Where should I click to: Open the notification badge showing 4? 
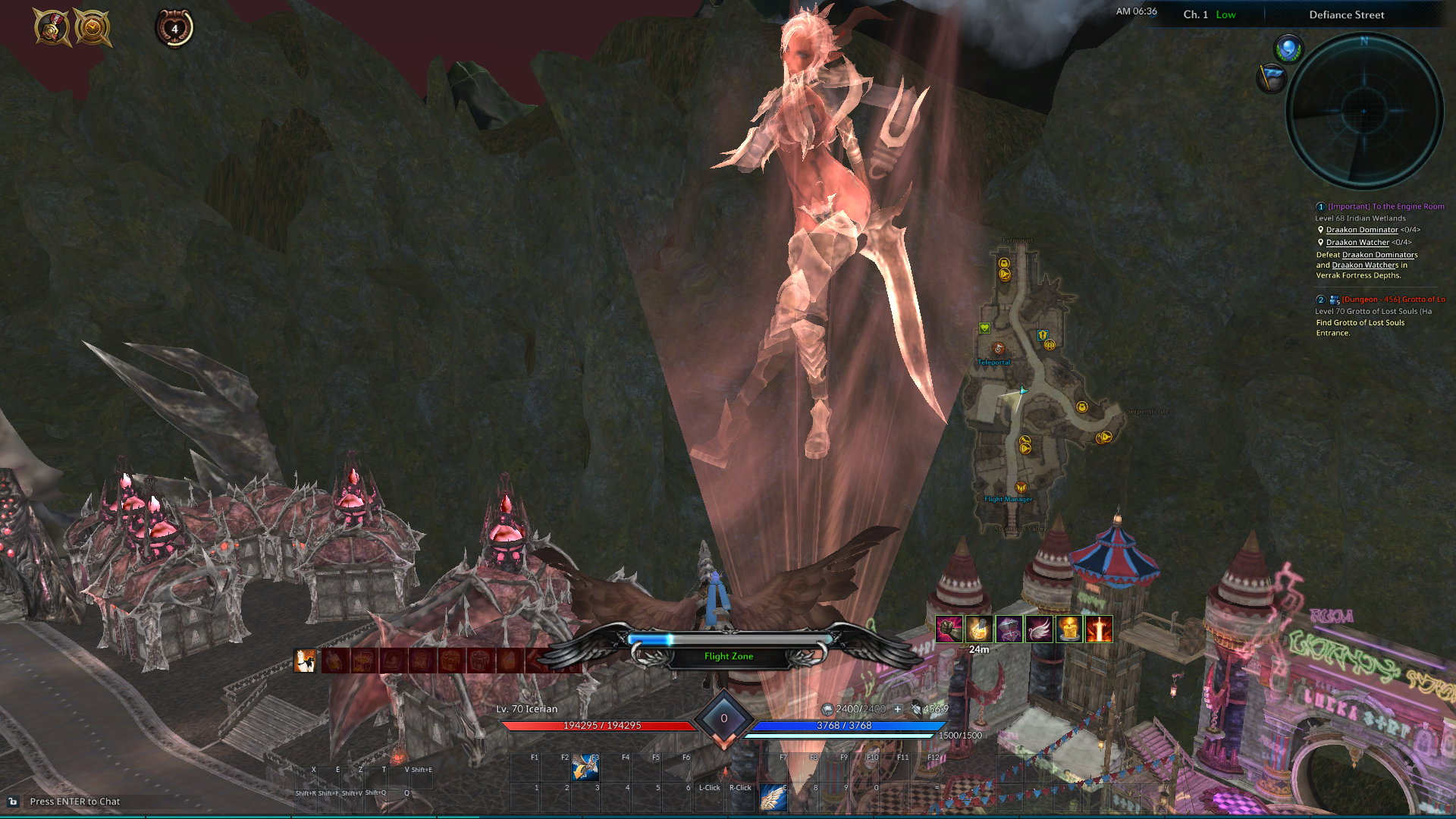[x=174, y=29]
